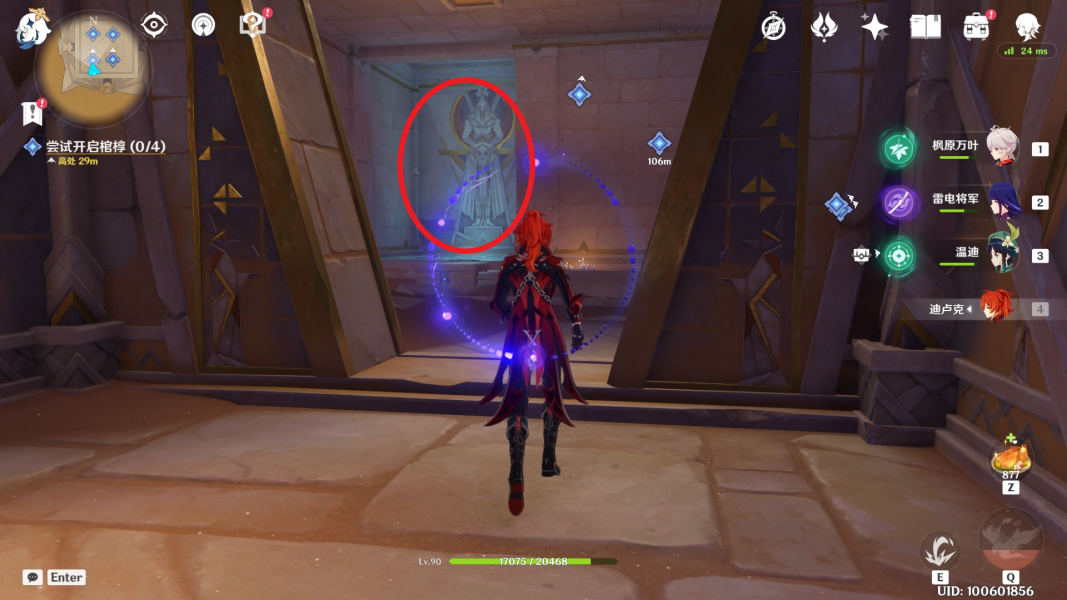Viewport: 1067px width, 600px height.
Task: Activate Diluc's elemental skill icon
Action: coord(940,551)
